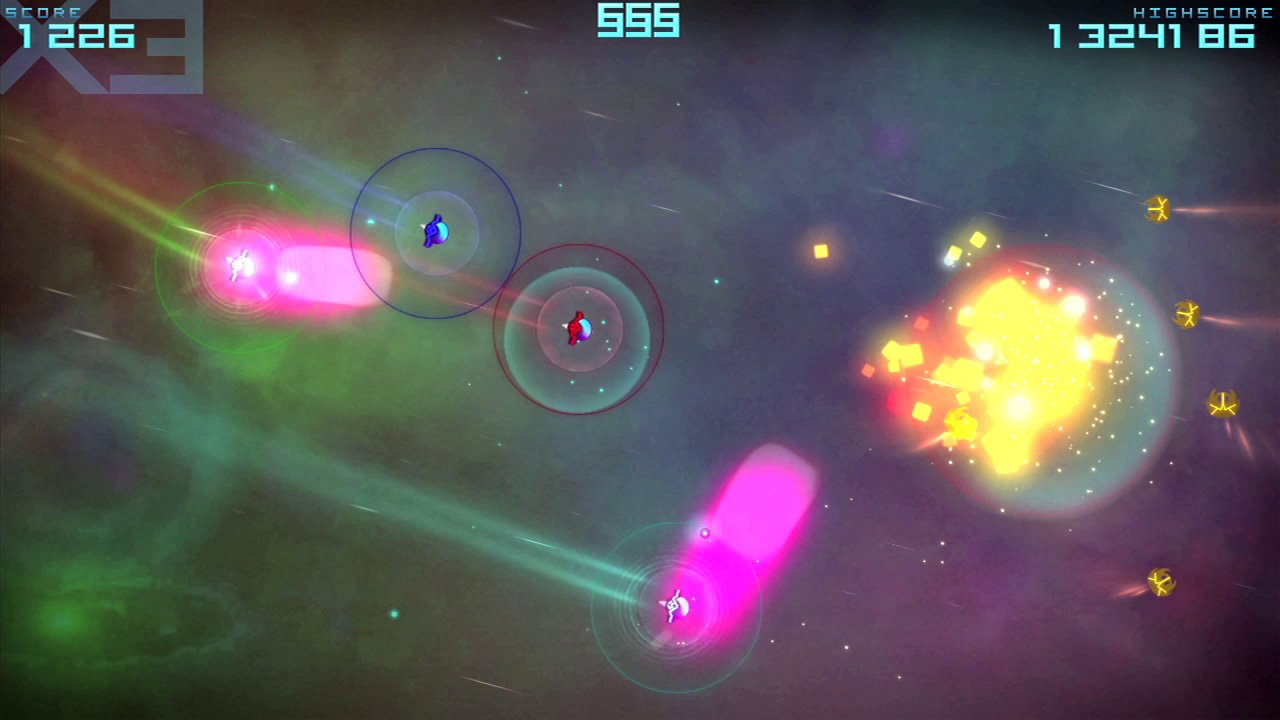Select the white player ship near the bottom

[676, 607]
